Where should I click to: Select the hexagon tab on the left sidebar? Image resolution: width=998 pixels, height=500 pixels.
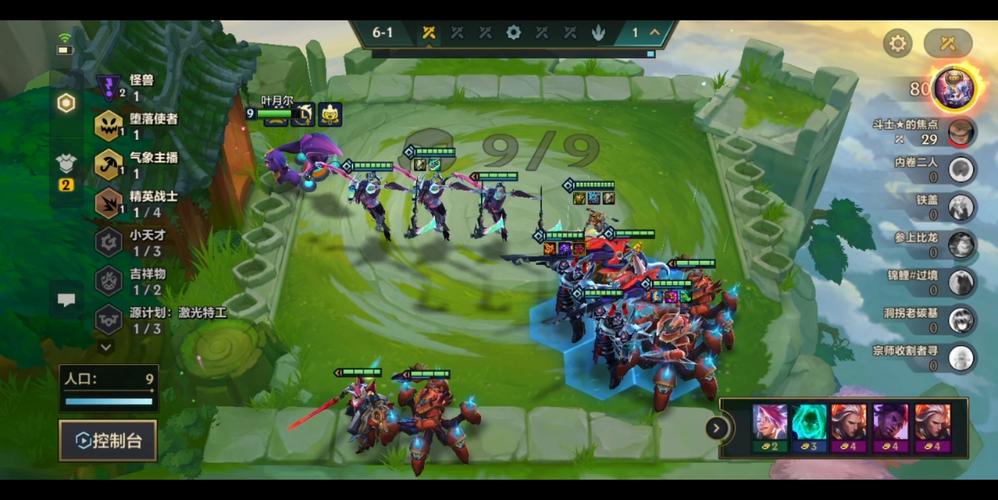[x=66, y=103]
